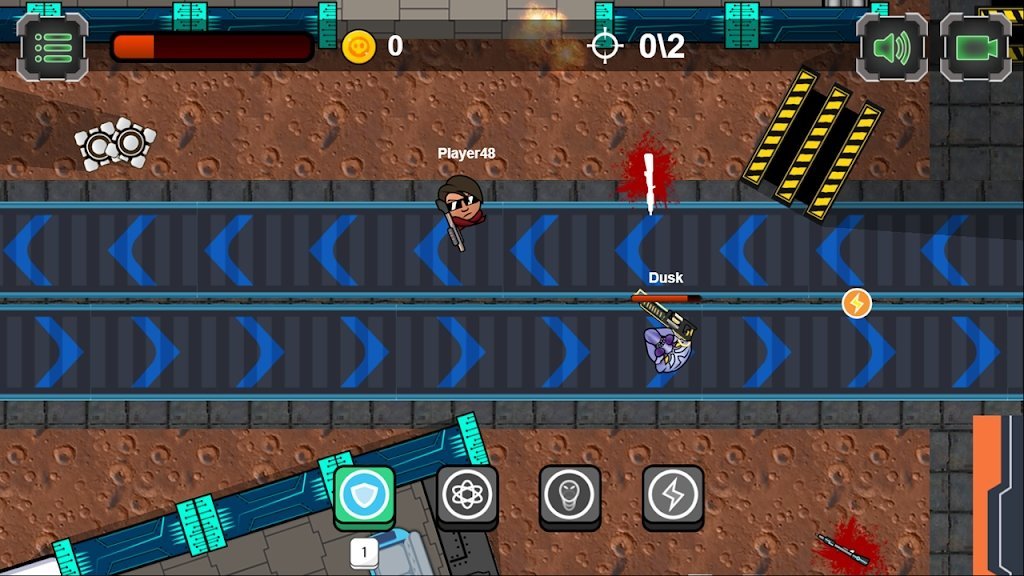Open the list menu button

52,46
